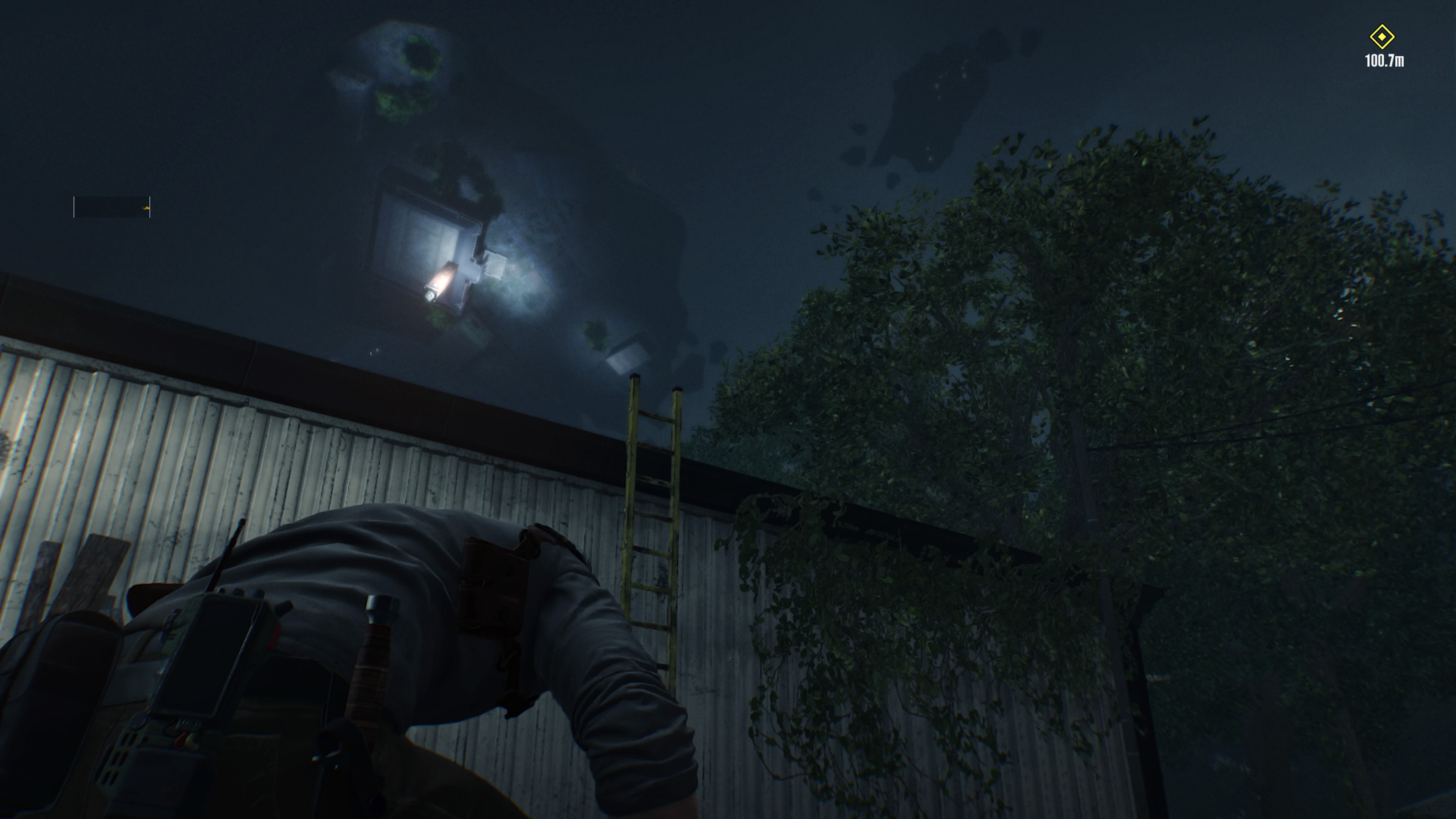Select the yellow diamond objective marker
1456x819 pixels.
point(1381,37)
